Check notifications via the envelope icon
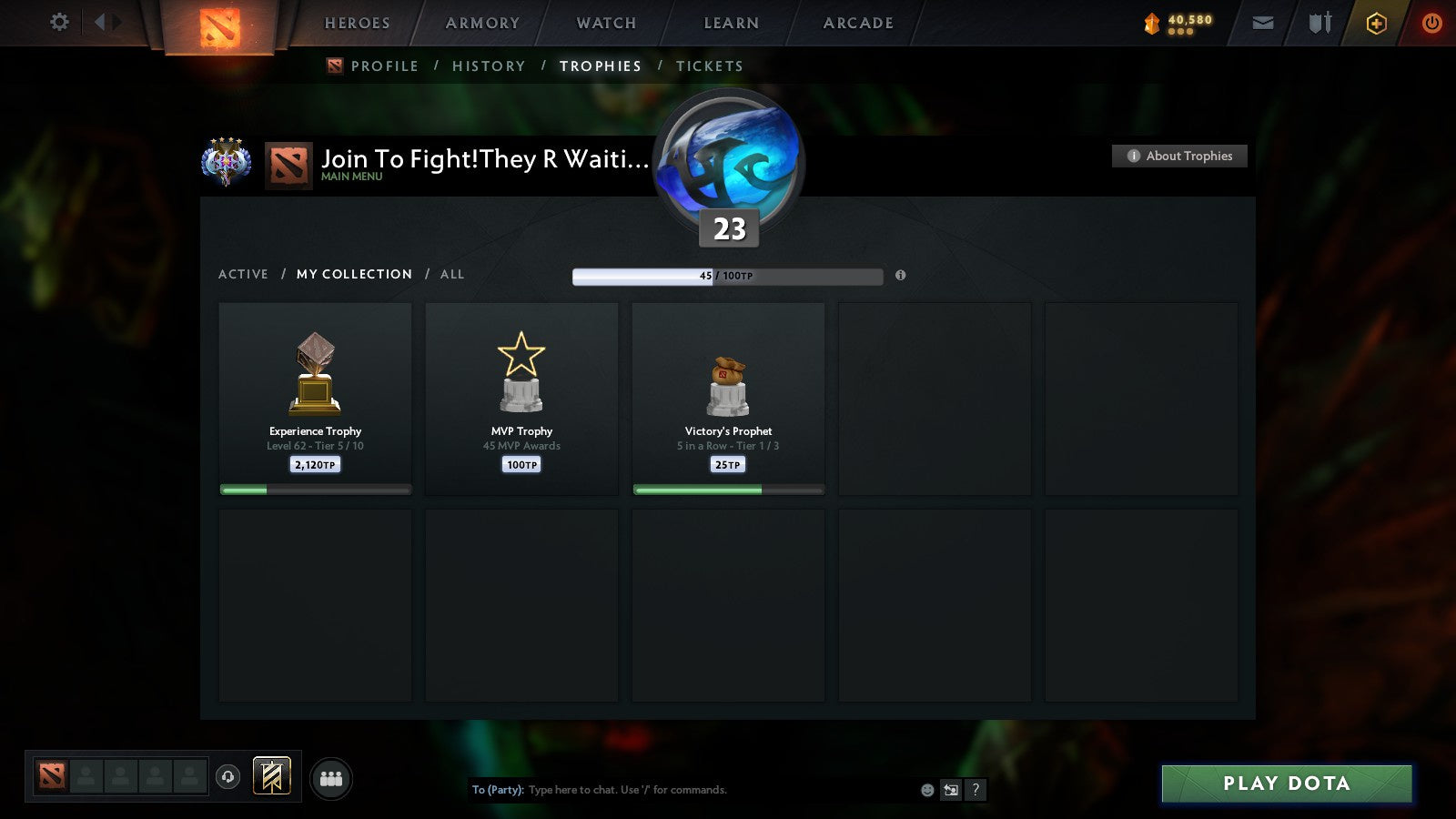The image size is (1456, 819). tap(1262, 23)
